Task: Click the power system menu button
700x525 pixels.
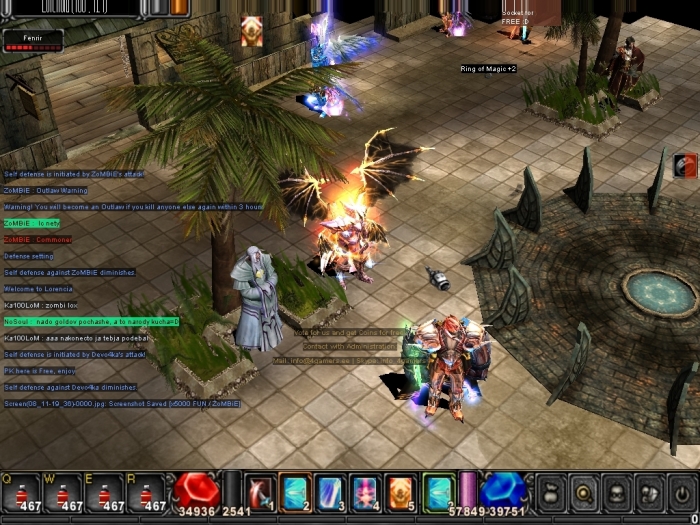Action: (x=682, y=493)
